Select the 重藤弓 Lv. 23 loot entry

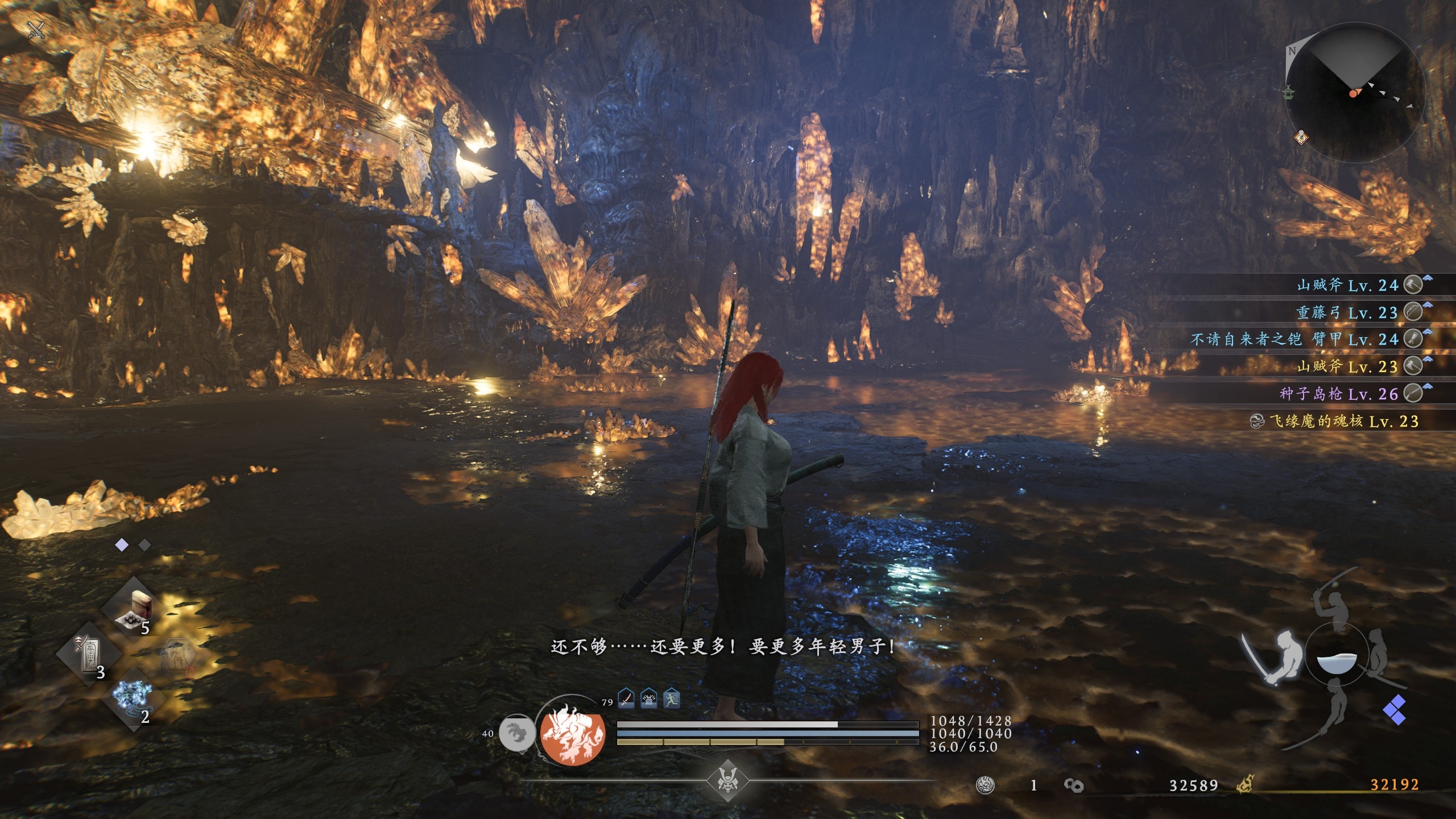pos(1347,312)
